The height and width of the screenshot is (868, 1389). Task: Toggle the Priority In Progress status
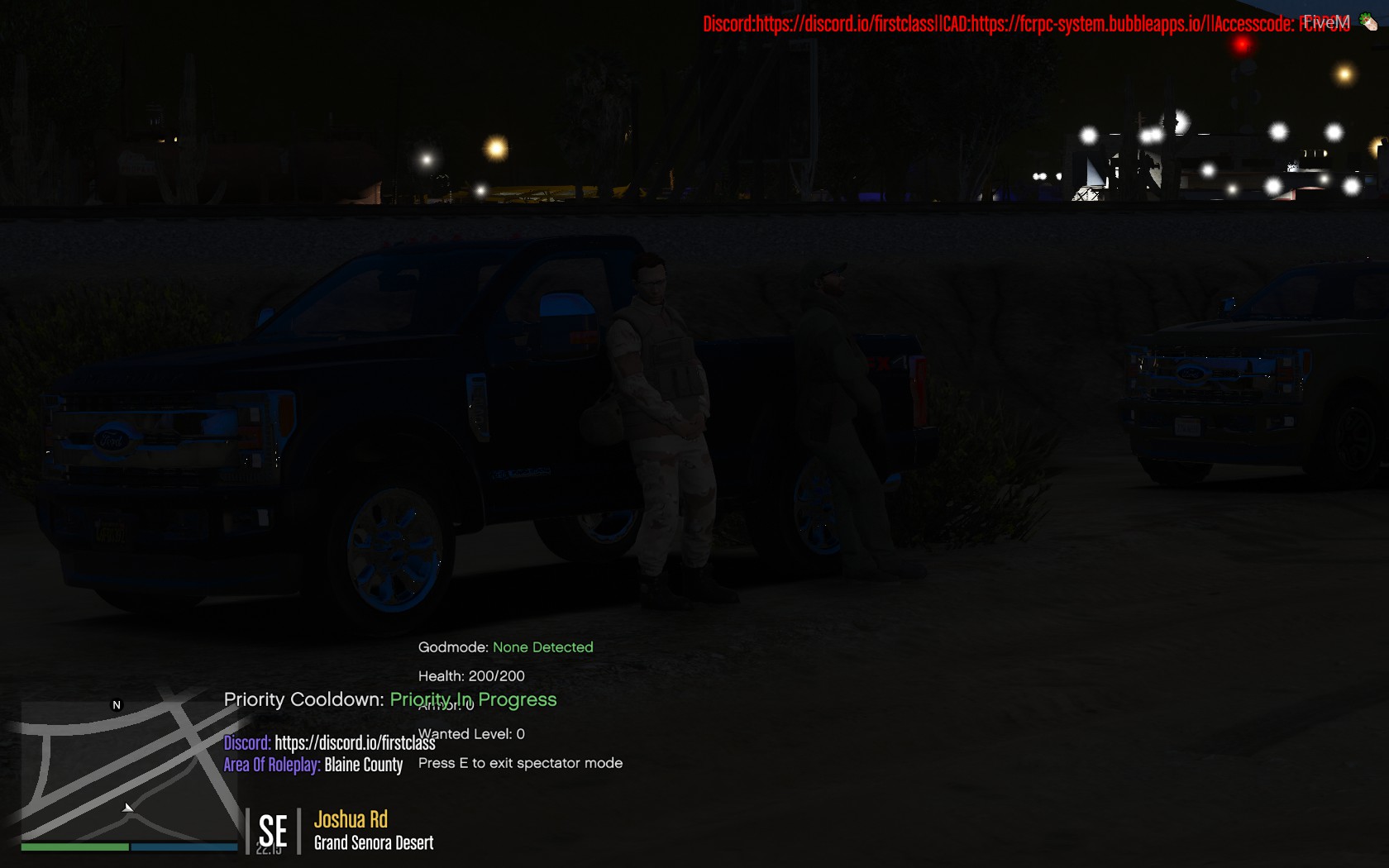click(x=473, y=699)
